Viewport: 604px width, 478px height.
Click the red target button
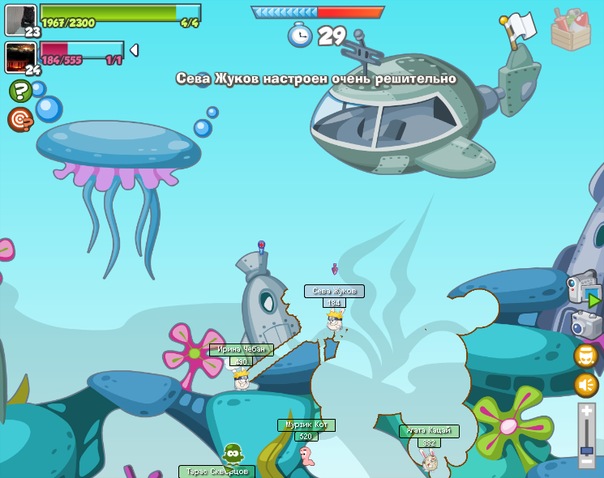coord(19,120)
